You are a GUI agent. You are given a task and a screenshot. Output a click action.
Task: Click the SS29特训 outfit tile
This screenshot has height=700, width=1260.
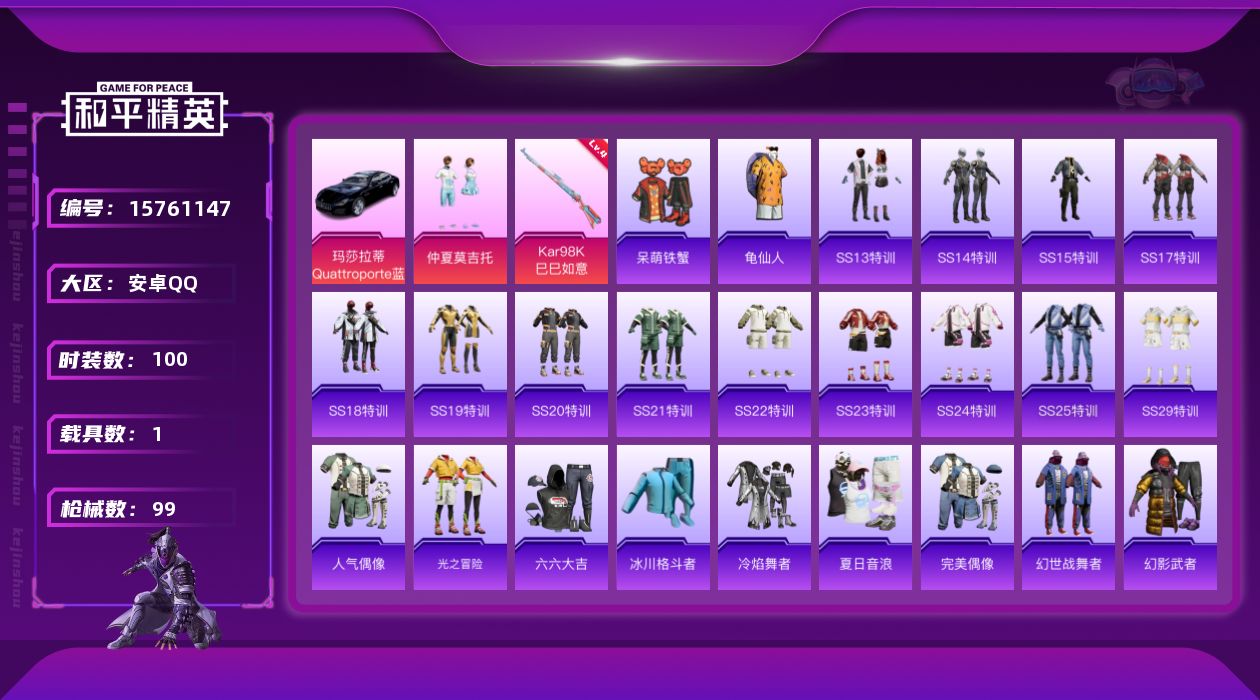[1170, 364]
